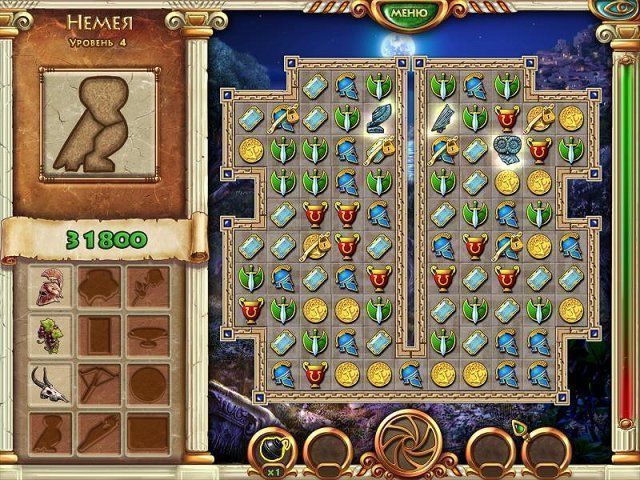
Task: Choose the empty rose-shaped artifact slot
Action: point(150,287)
